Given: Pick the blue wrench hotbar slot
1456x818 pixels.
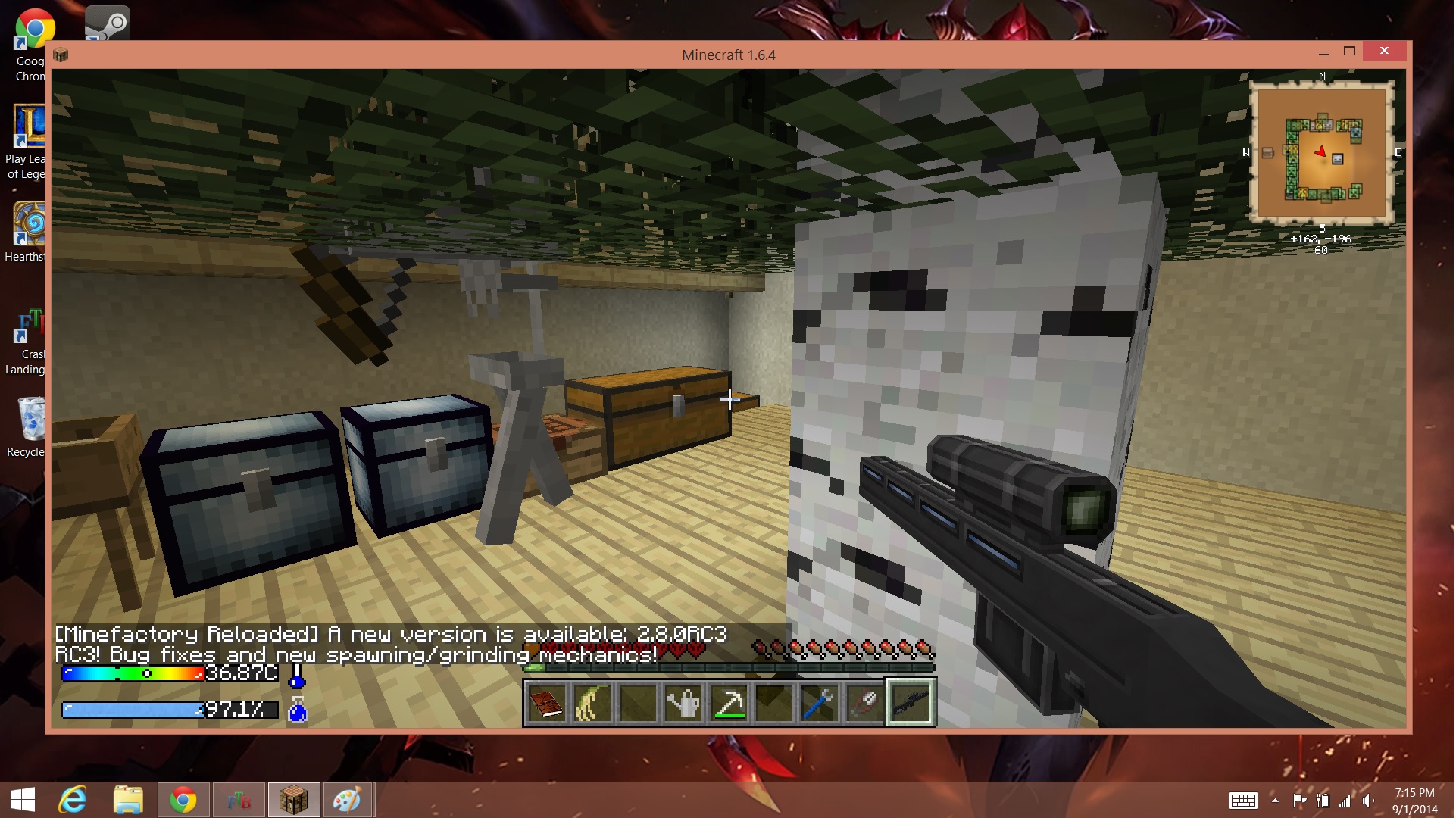Looking at the screenshot, I should (x=819, y=704).
